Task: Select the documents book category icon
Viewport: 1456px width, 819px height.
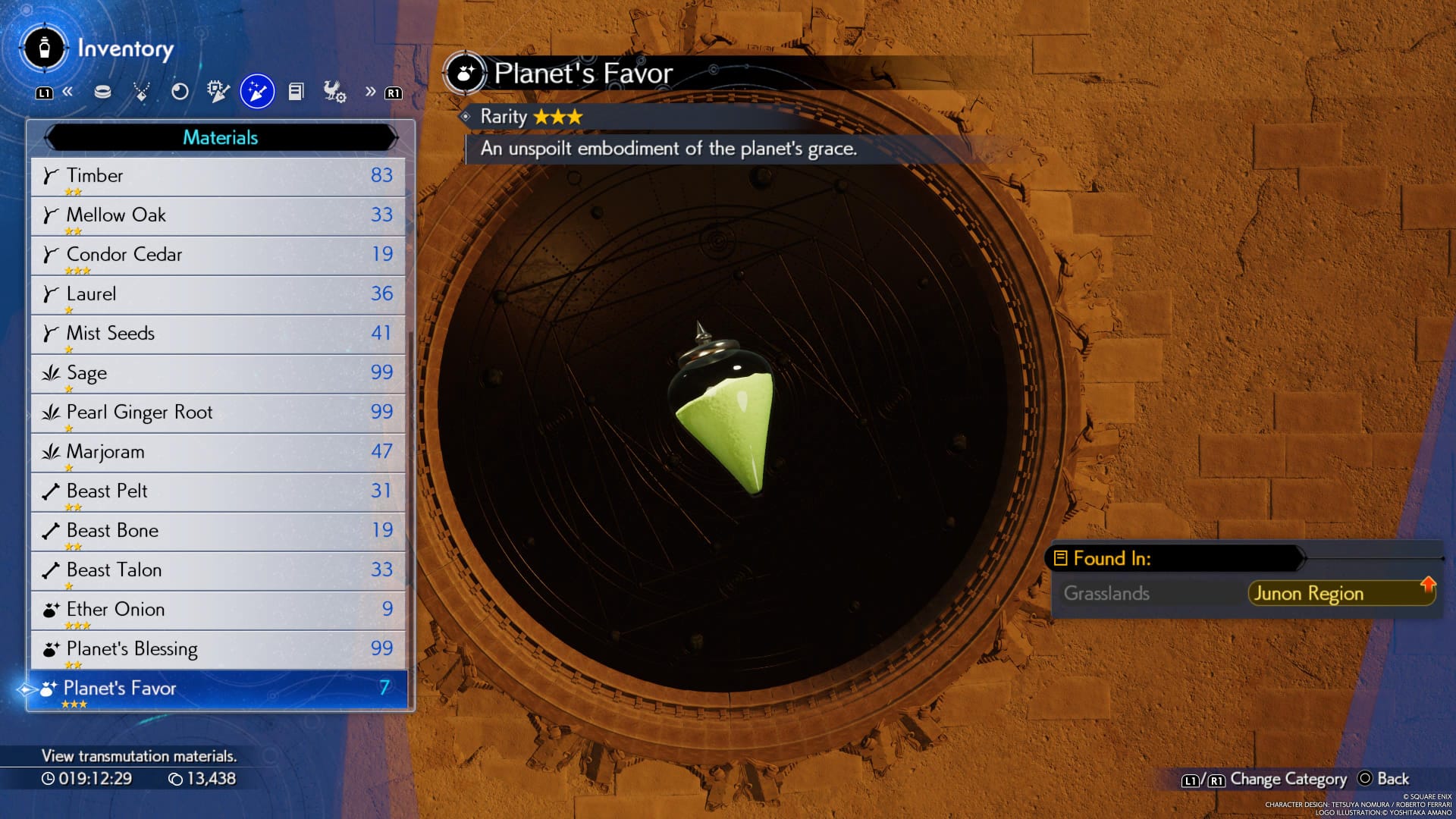Action: tap(296, 92)
